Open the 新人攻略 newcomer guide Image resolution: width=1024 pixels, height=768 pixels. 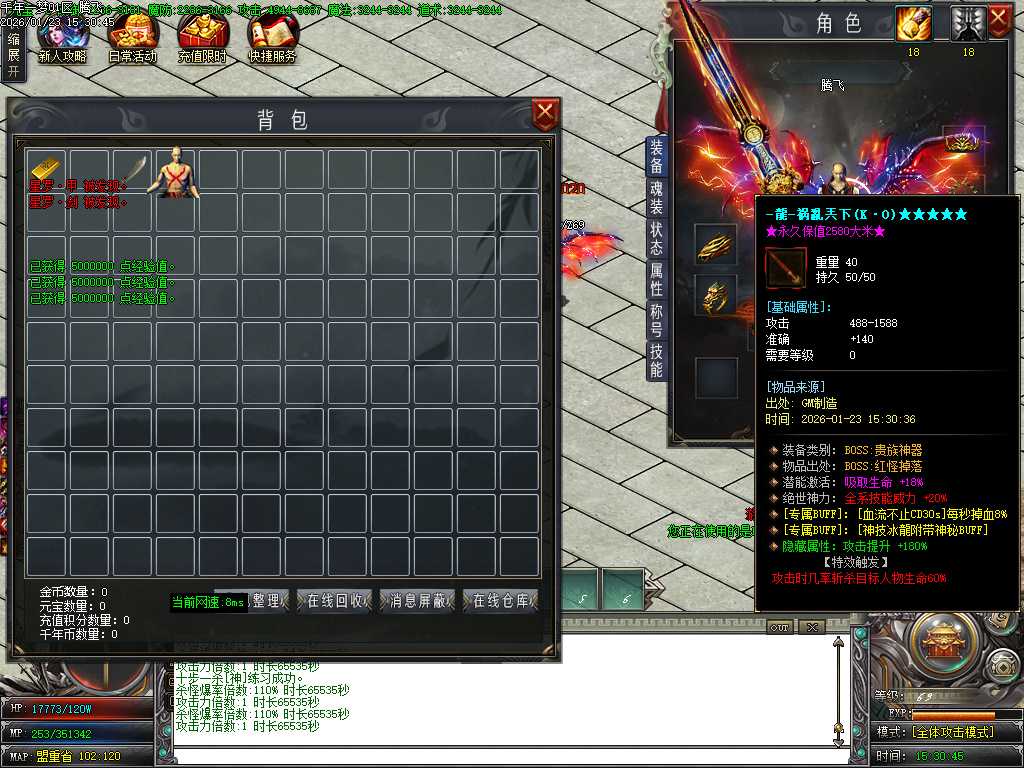(62, 40)
